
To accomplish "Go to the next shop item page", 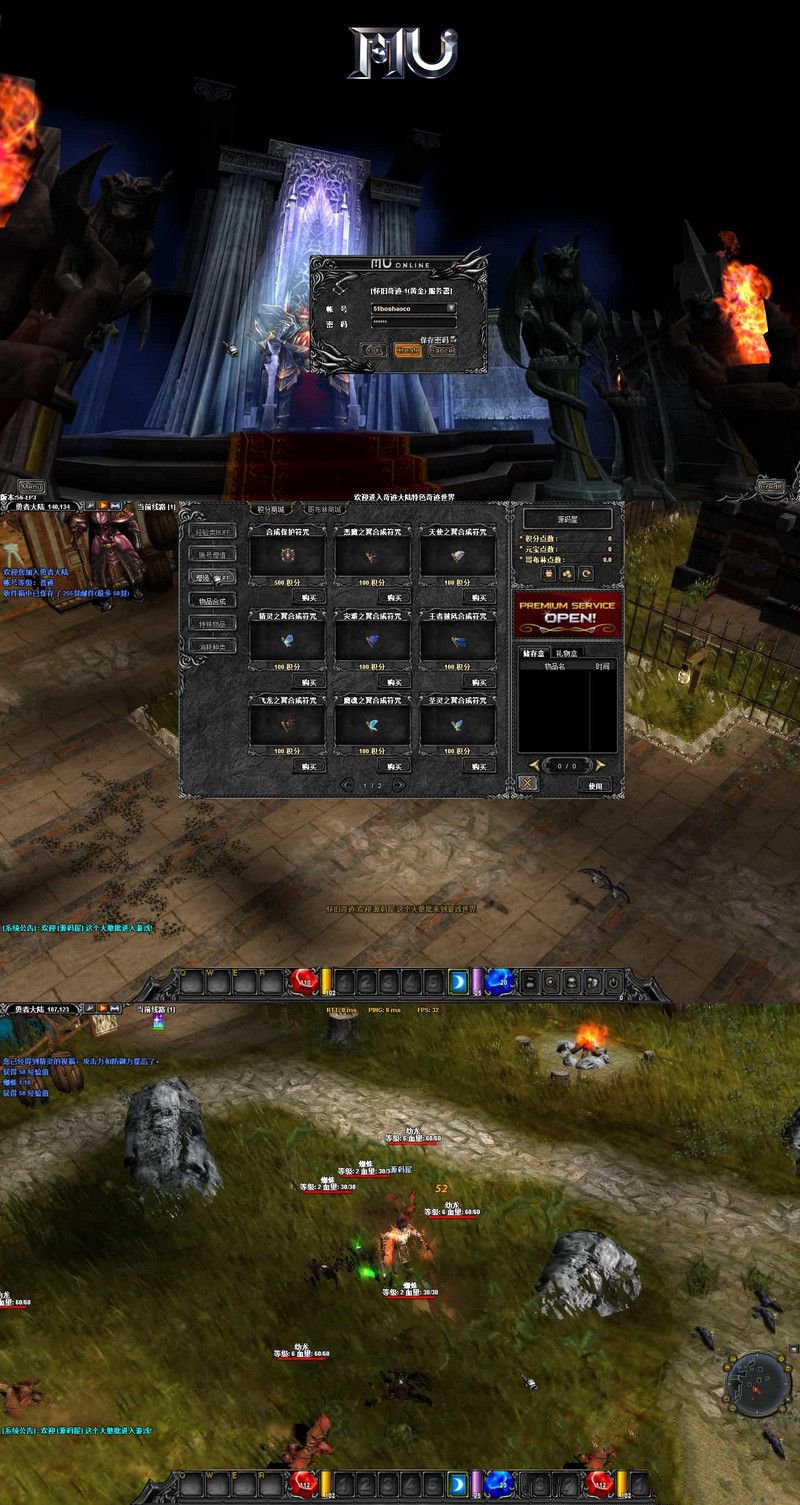I will [x=399, y=785].
